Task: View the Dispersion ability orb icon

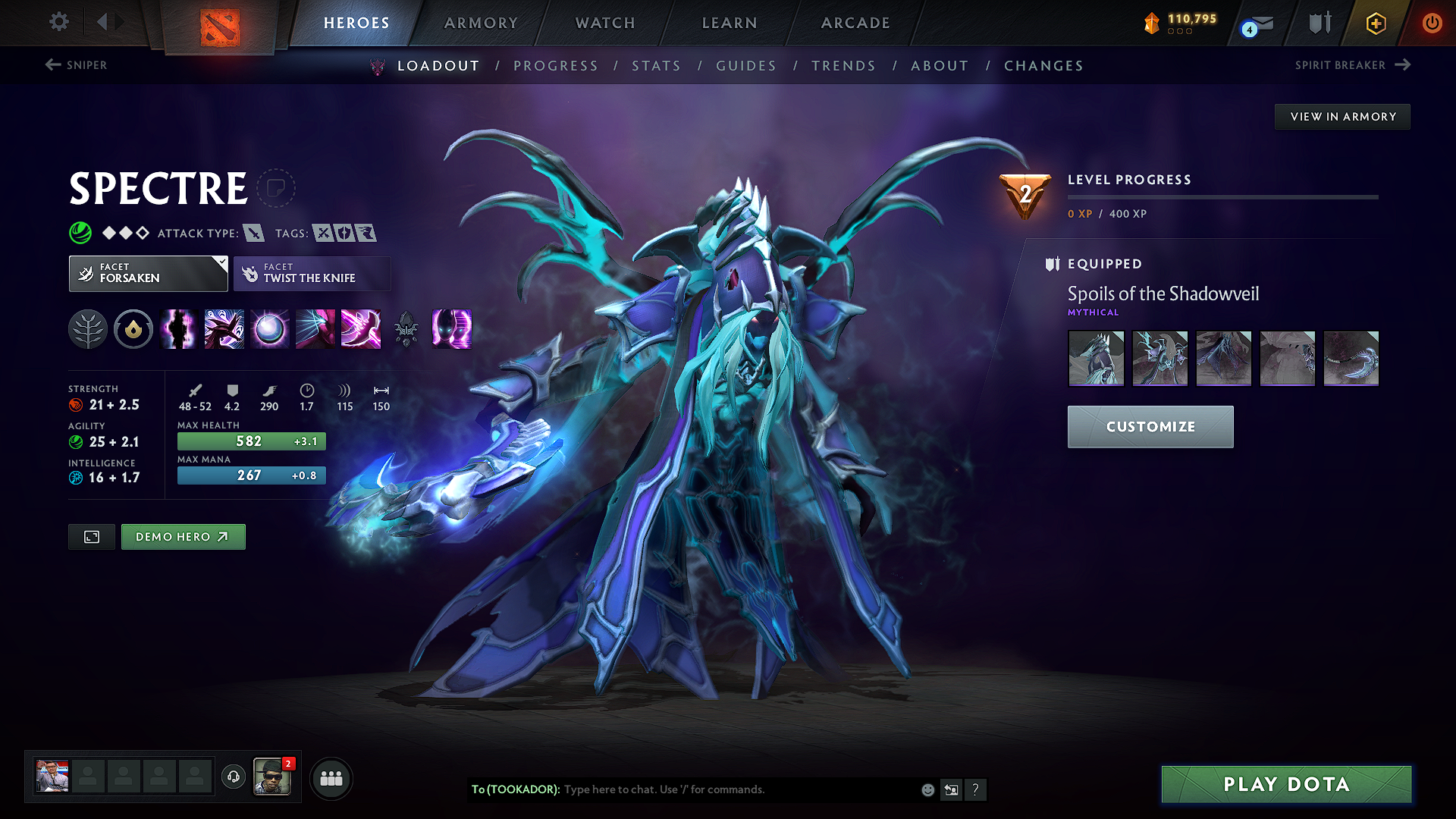Action: point(269,329)
